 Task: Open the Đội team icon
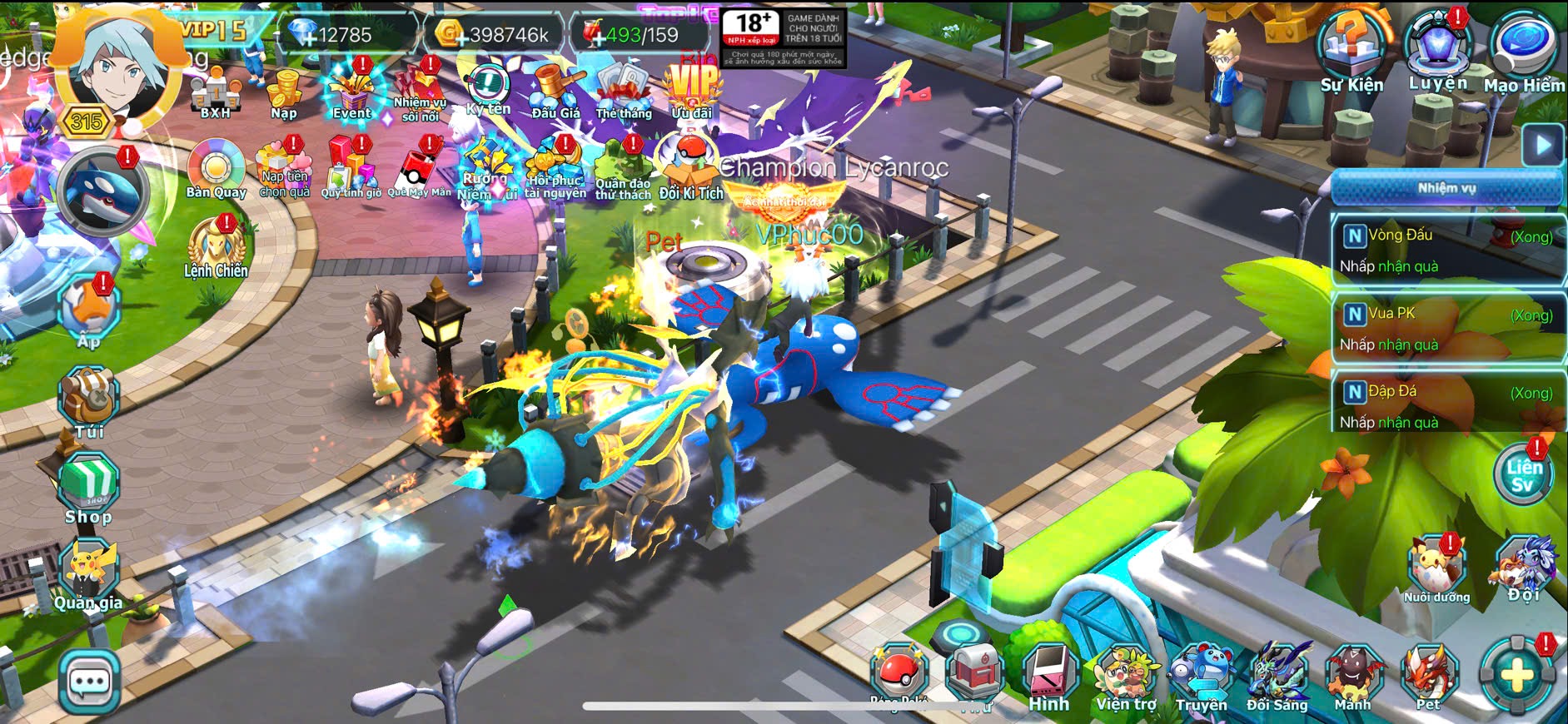coord(1524,568)
